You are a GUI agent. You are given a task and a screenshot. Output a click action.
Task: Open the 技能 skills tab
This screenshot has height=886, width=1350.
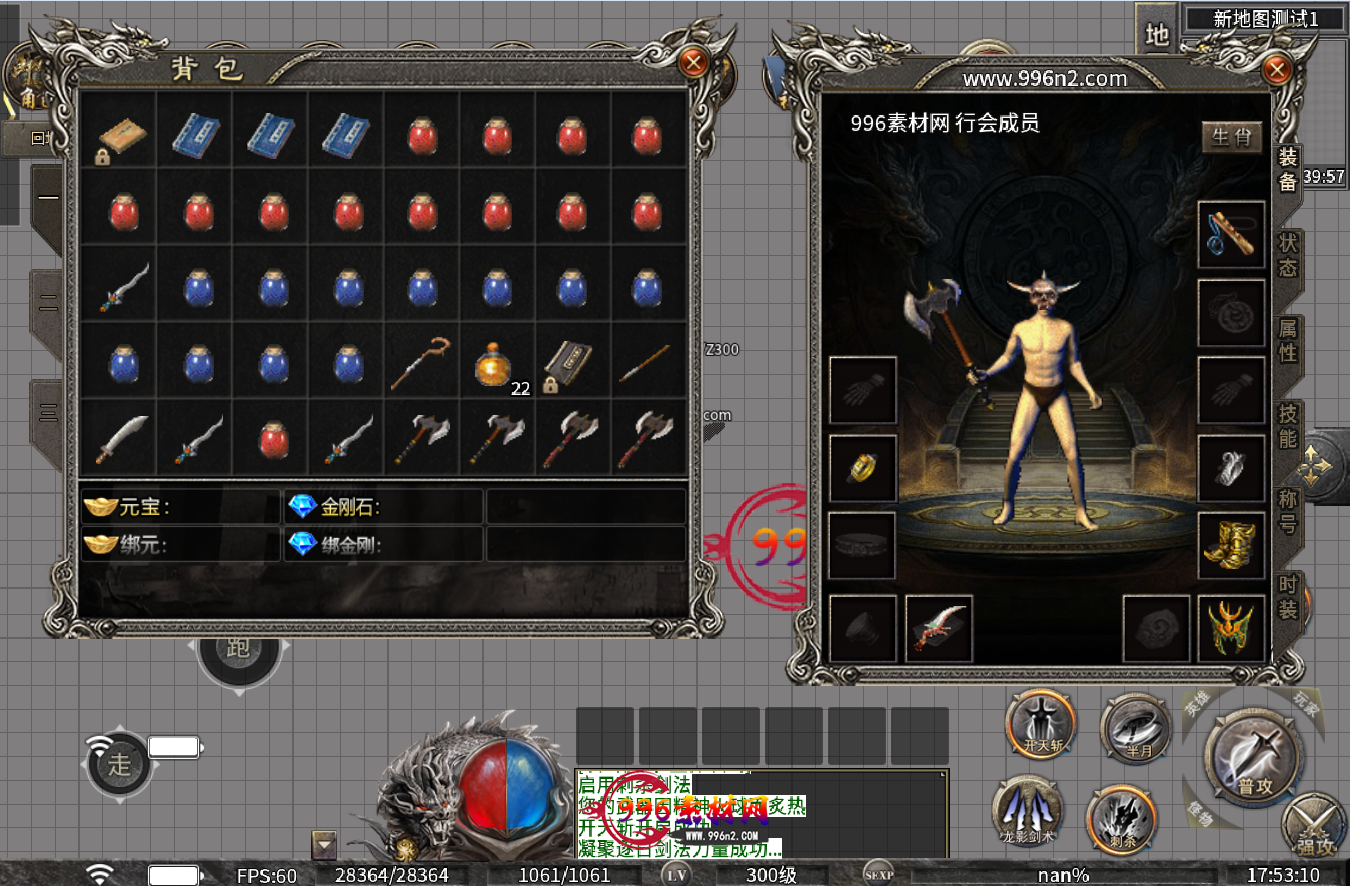(x=1288, y=425)
